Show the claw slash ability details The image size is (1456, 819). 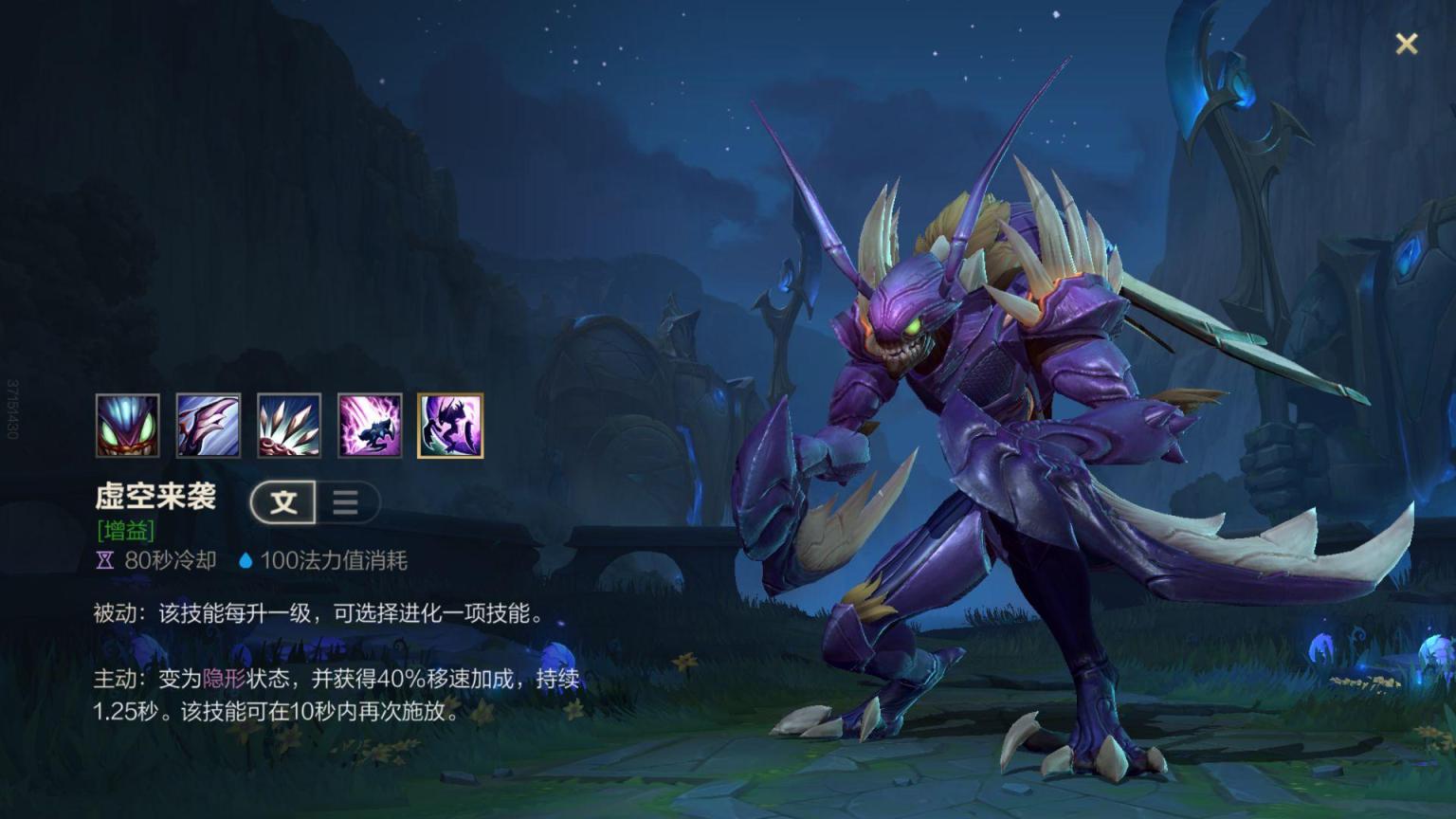(209, 426)
